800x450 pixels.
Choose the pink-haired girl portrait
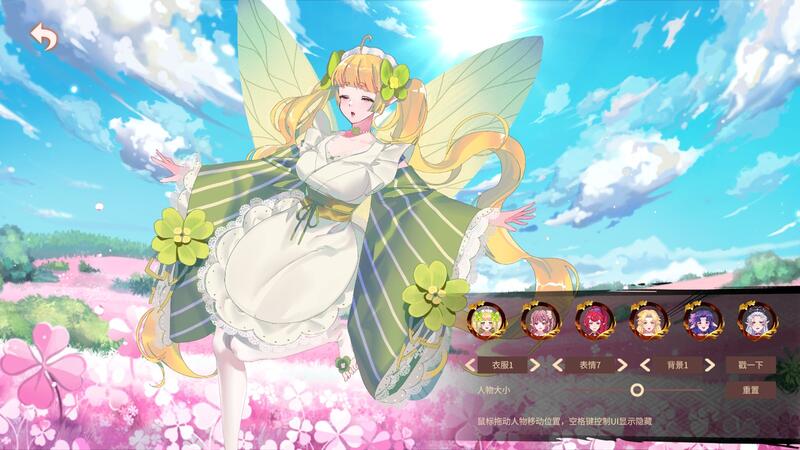pyautogui.click(x=540, y=321)
